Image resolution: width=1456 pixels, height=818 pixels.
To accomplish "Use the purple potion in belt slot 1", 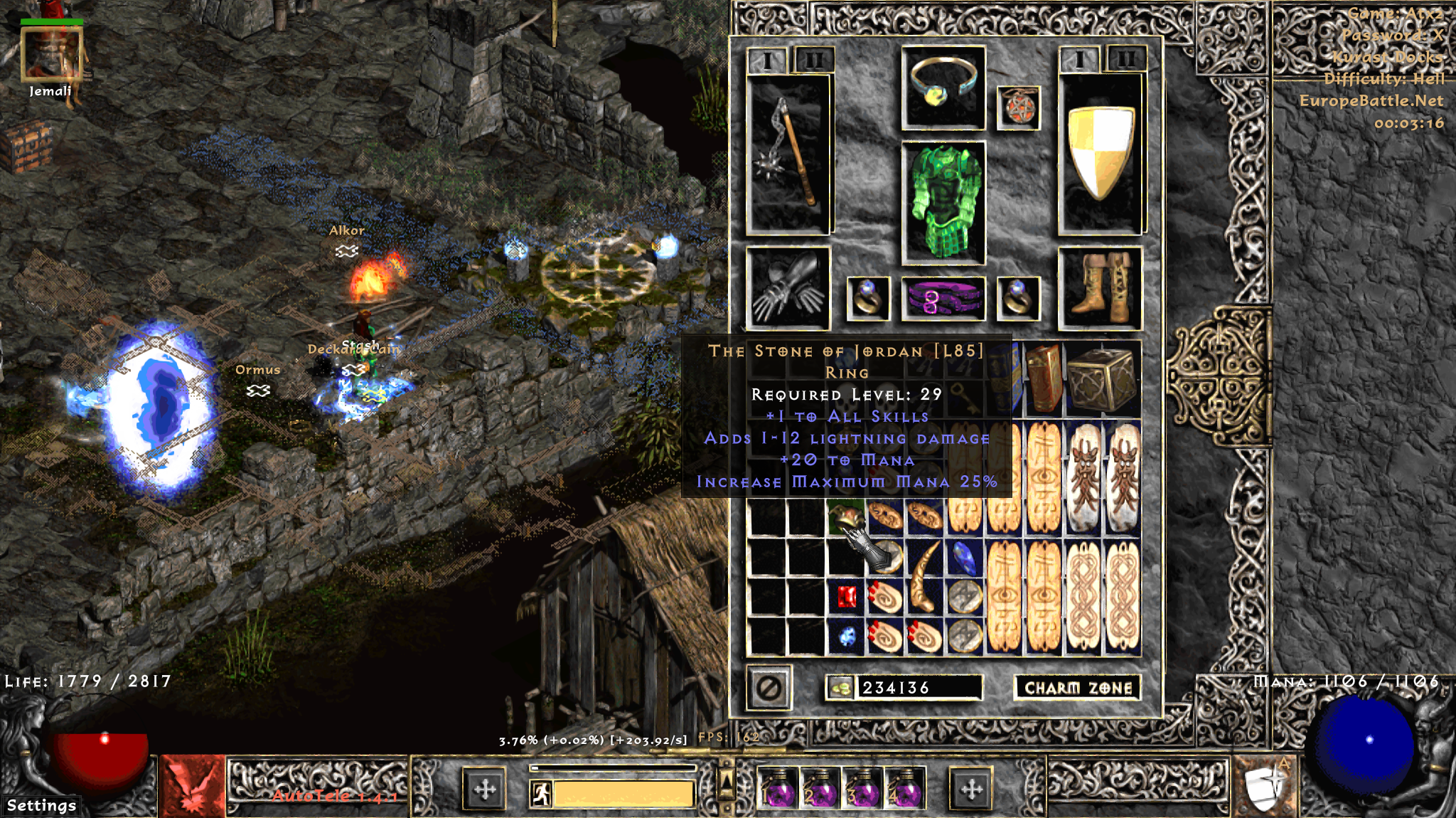I will [779, 789].
